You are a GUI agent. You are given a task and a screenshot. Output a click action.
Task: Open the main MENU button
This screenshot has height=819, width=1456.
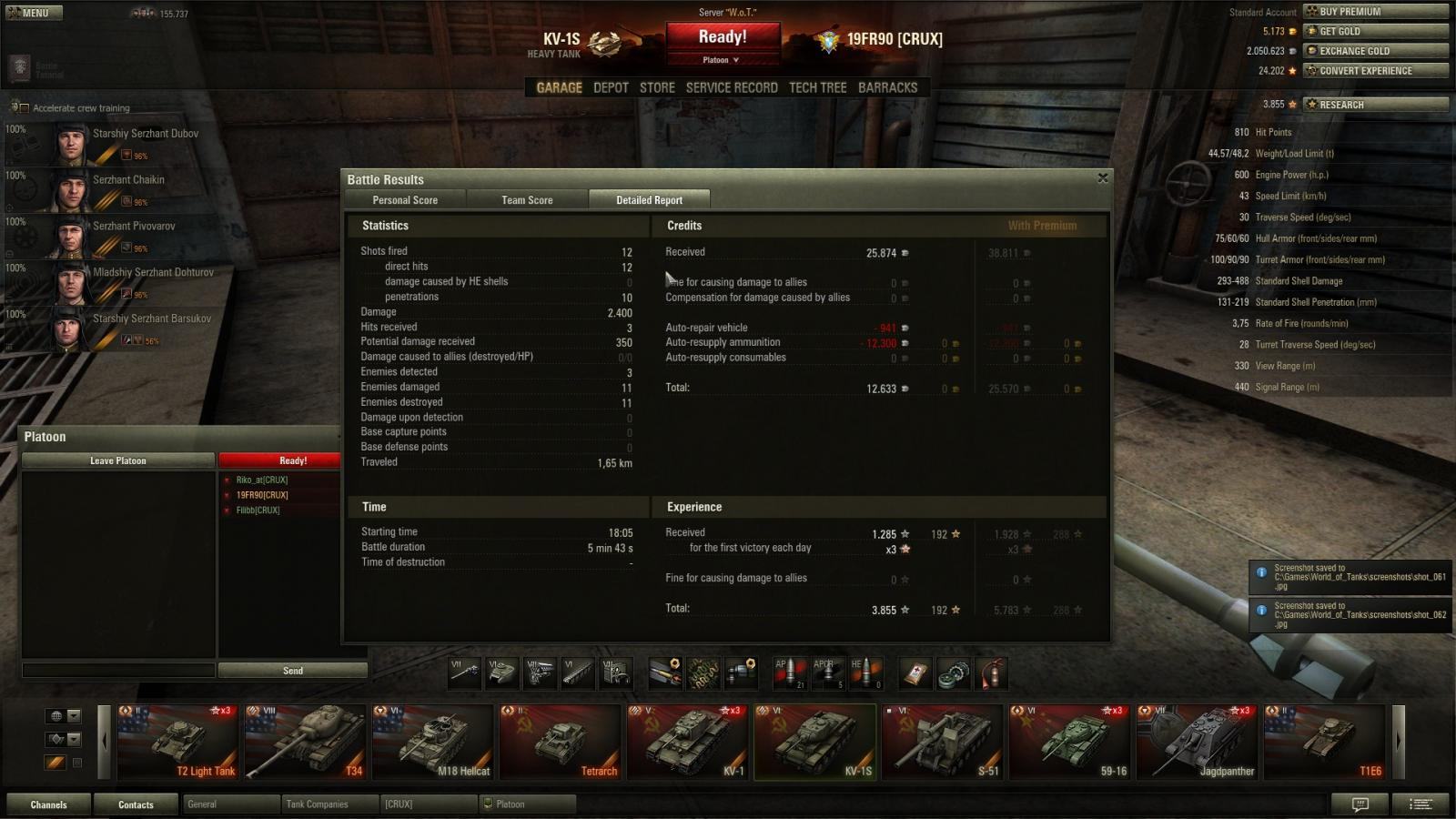(x=33, y=13)
